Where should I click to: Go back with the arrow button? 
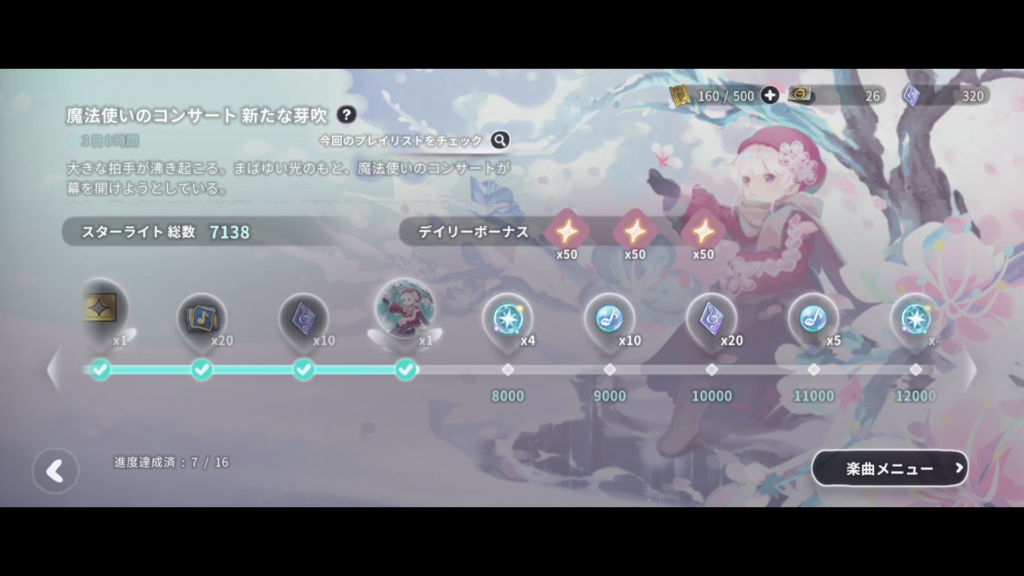tap(55, 471)
